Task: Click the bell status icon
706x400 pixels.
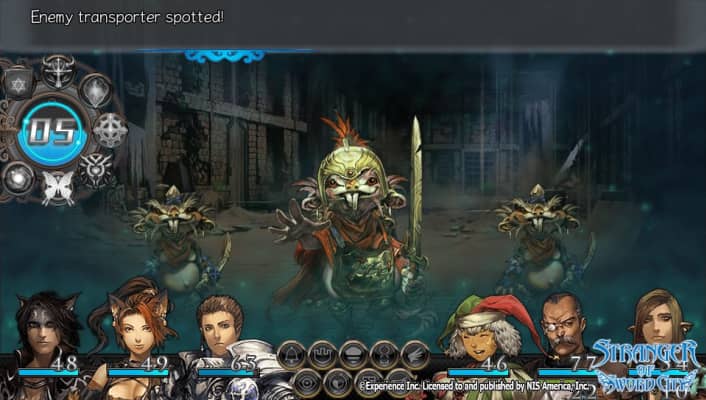Action: pyautogui.click(x=291, y=354)
